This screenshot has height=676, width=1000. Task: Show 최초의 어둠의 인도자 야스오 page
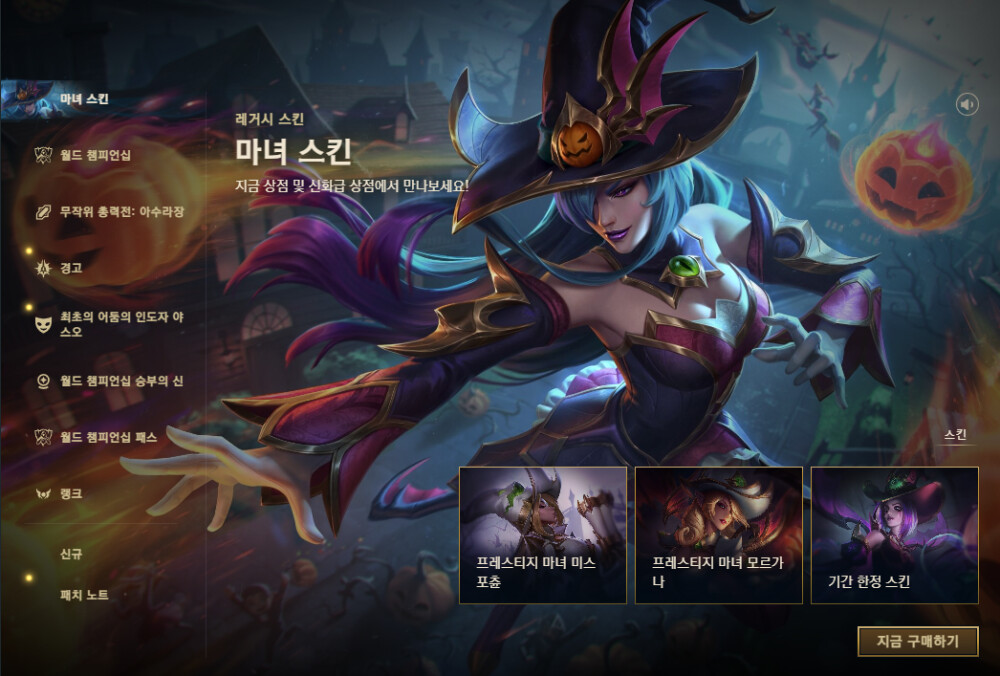click(118, 325)
